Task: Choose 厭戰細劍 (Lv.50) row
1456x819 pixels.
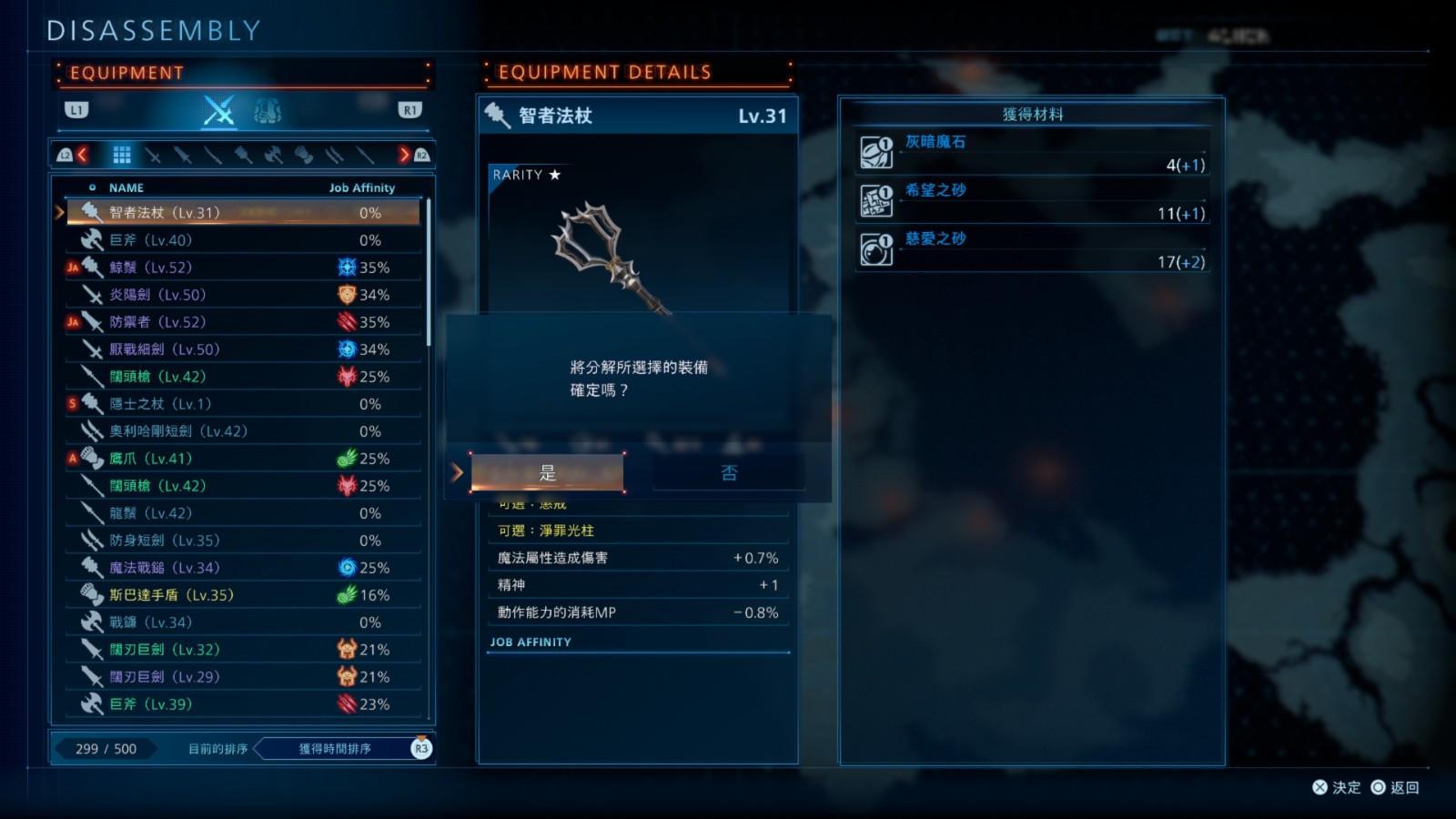Action: click(x=241, y=349)
